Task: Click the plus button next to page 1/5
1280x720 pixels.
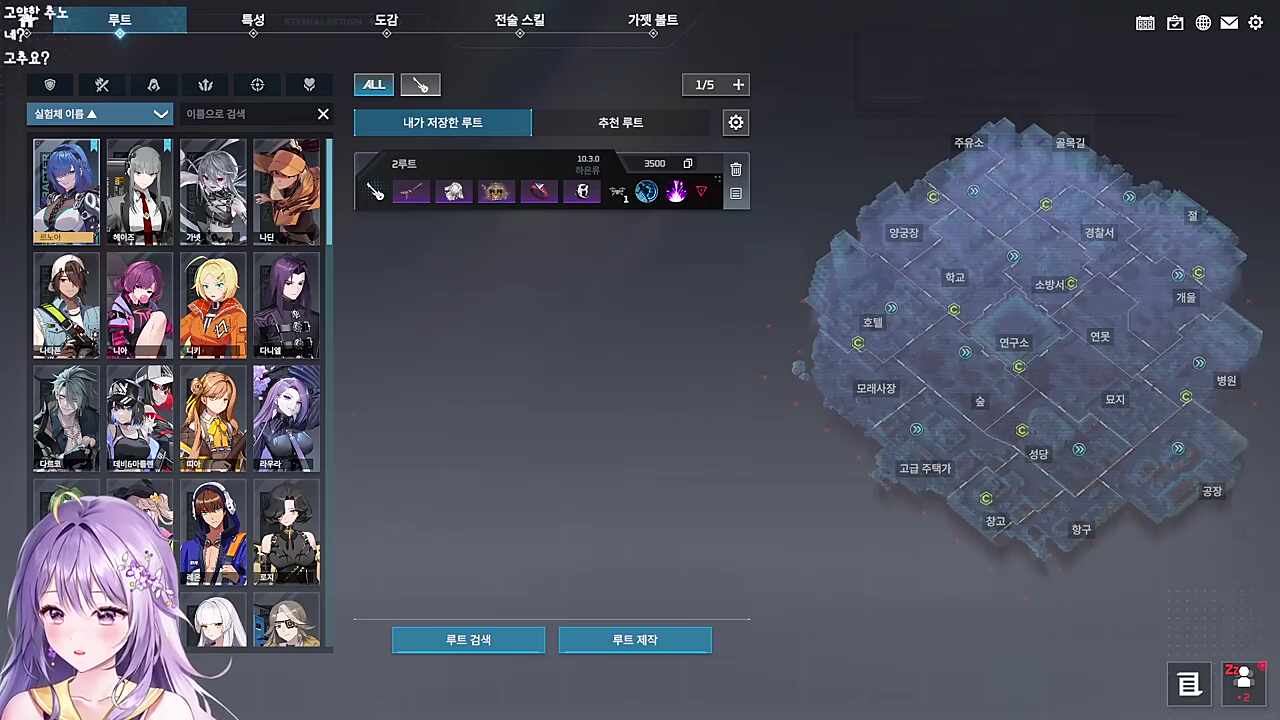Action: tap(739, 85)
